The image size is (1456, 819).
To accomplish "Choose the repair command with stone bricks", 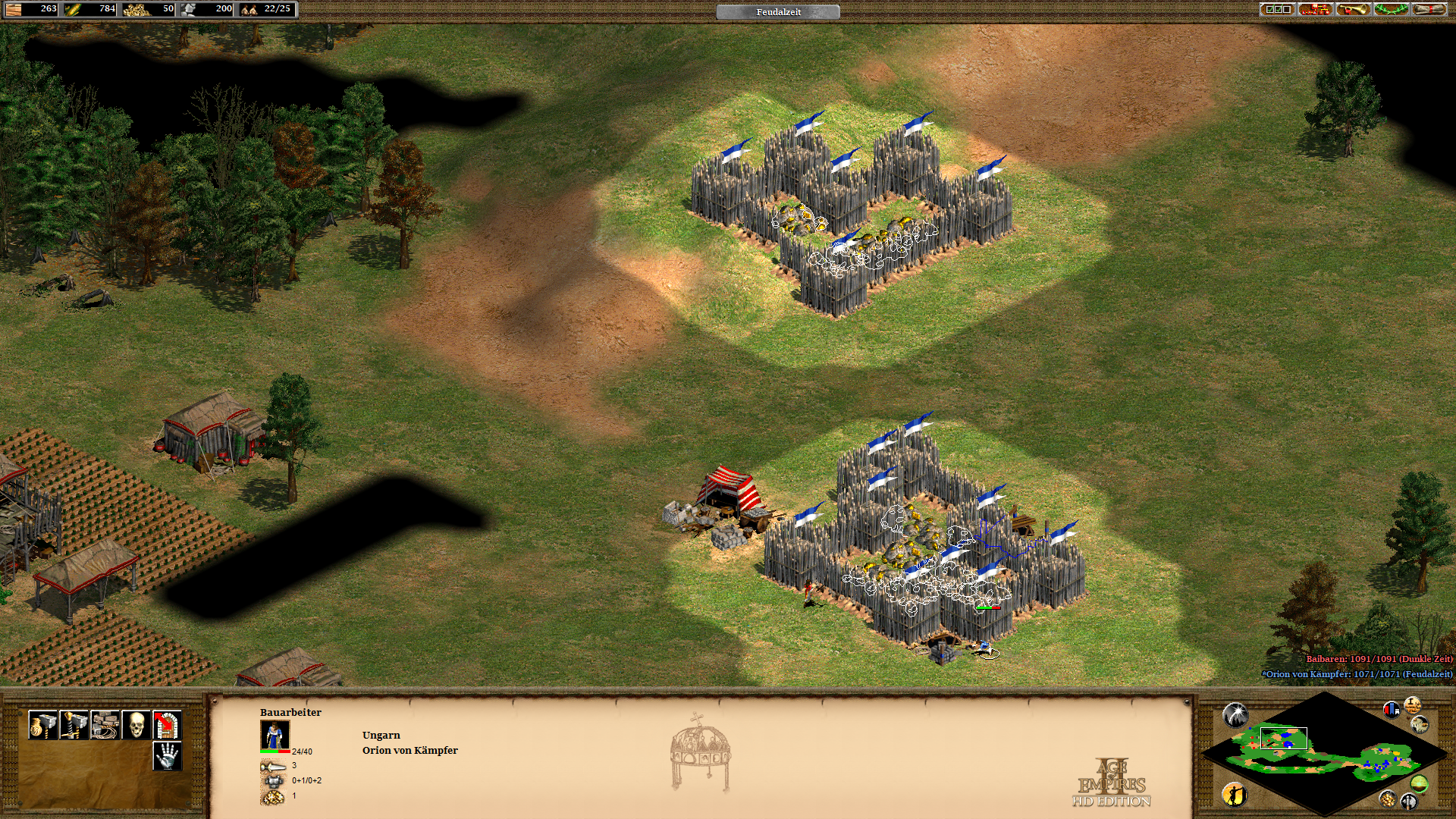I will pyautogui.click(x=105, y=725).
